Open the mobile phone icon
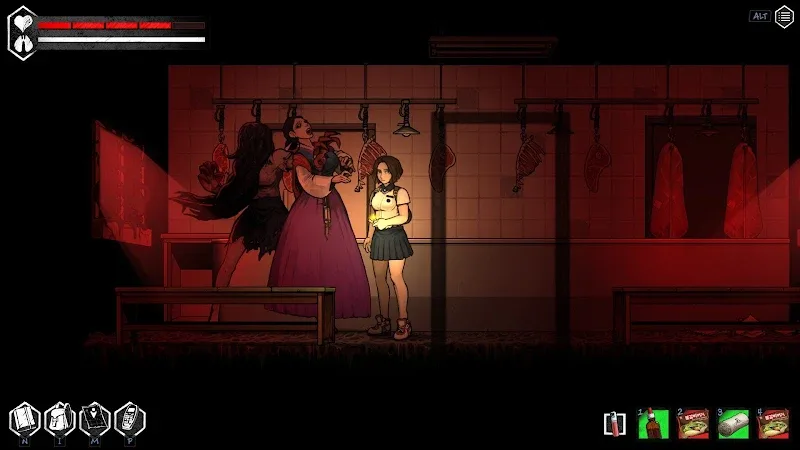Viewport: 800px width, 450px height. [128, 417]
